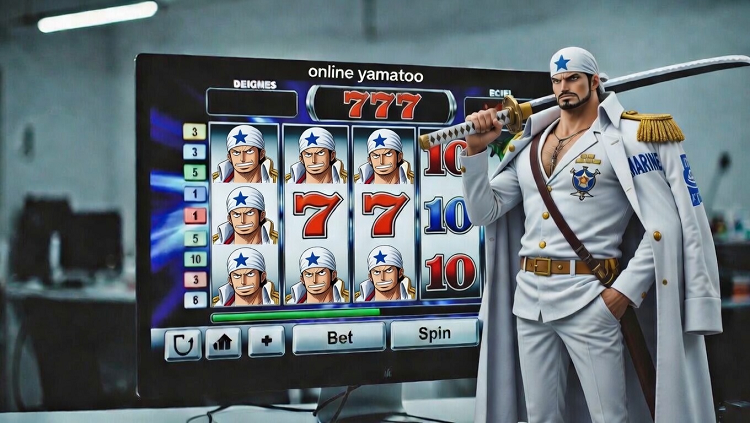Select the payline tab numbered 6
The width and height of the screenshot is (750, 423).
(x=195, y=299)
